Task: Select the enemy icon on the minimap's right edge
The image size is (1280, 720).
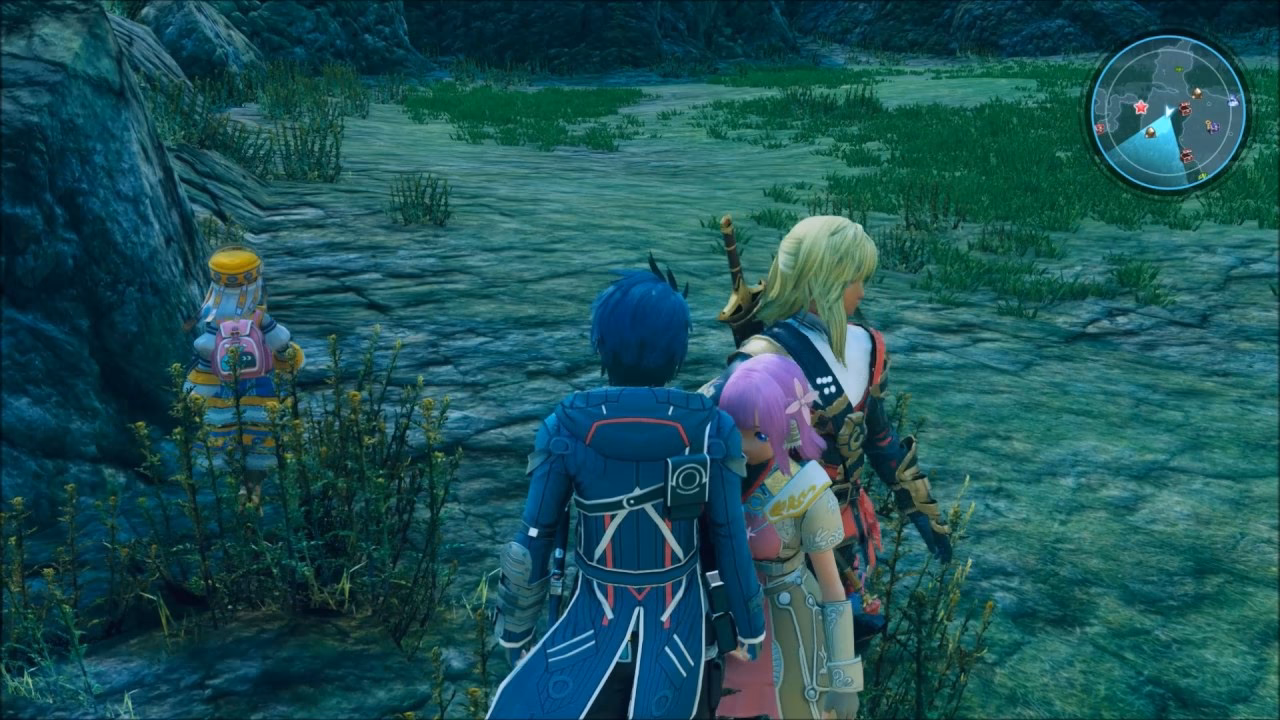Action: (1232, 100)
